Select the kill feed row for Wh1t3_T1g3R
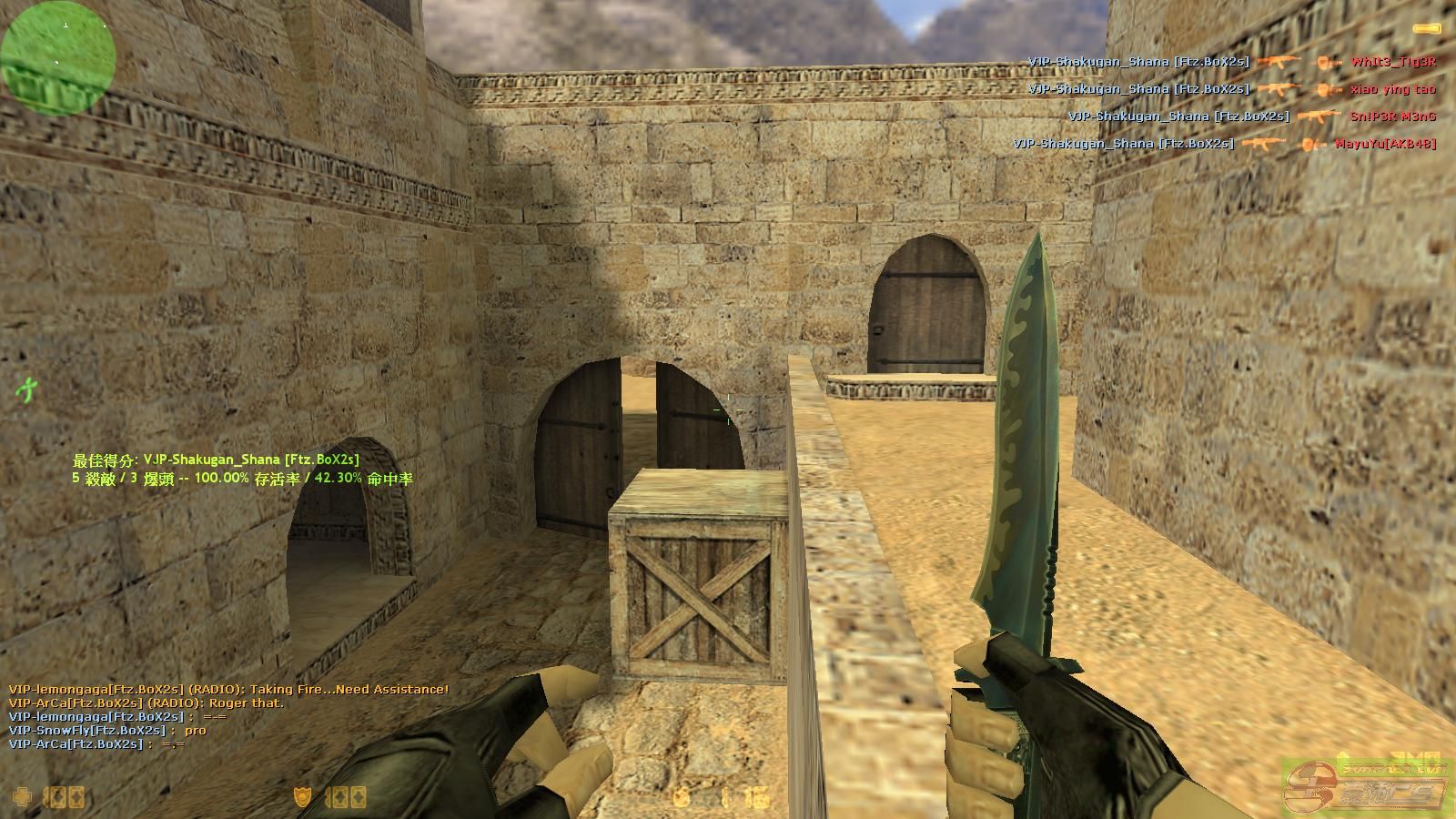The image size is (1456, 819). point(1231,62)
